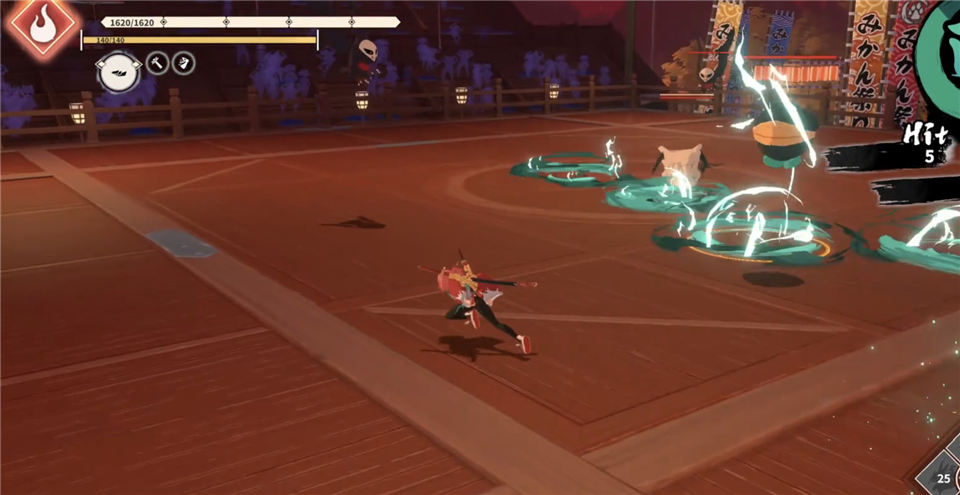Select the large circular hand skill icon

(x=116, y=71)
